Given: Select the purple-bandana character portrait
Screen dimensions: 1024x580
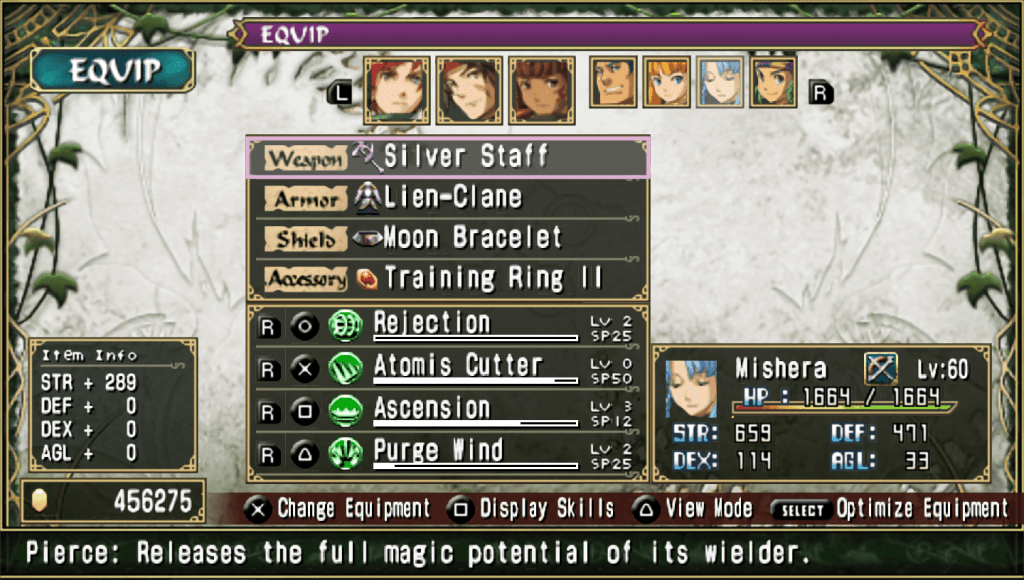Looking at the screenshot, I should [x=774, y=82].
